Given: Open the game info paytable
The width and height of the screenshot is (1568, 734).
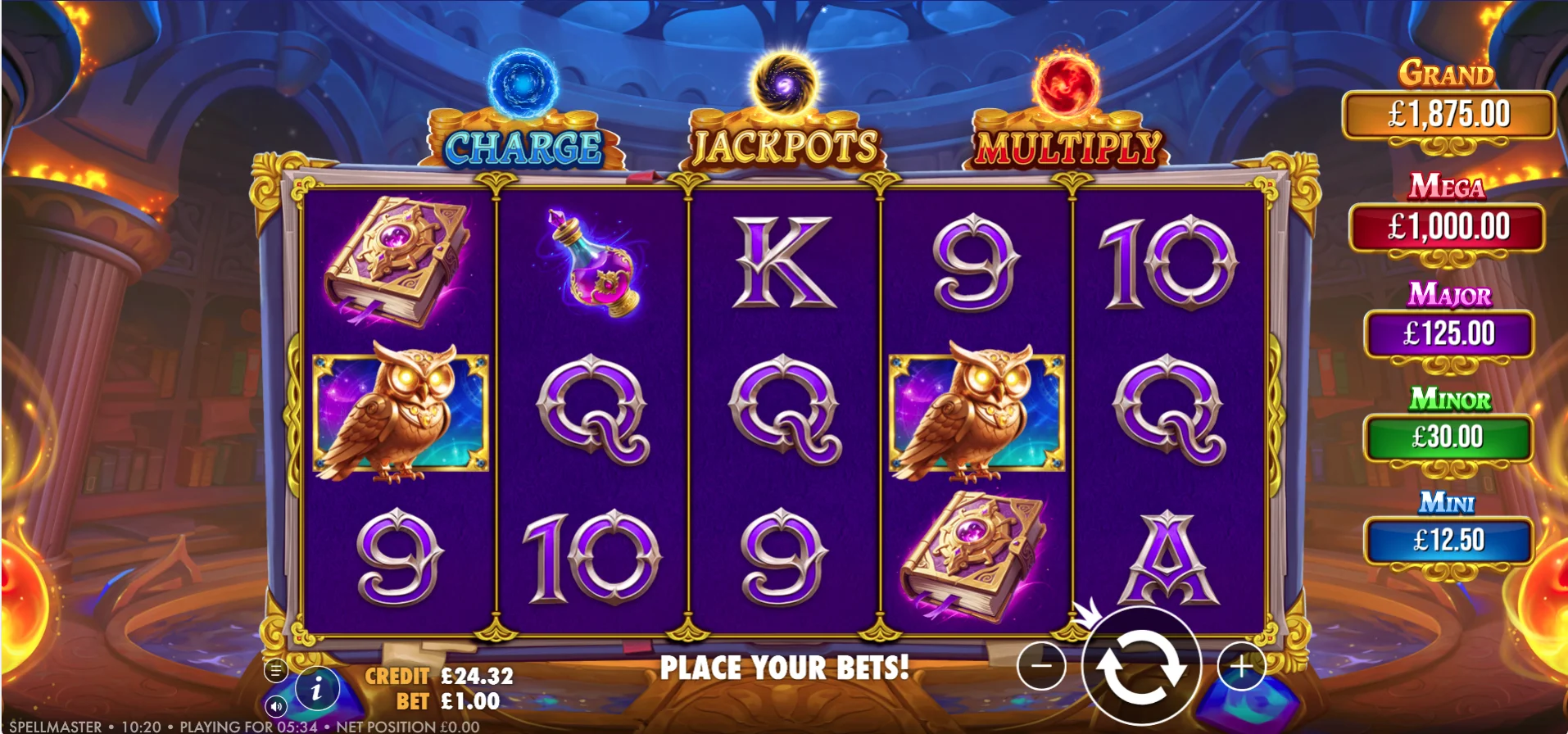Looking at the screenshot, I should (x=317, y=691).
